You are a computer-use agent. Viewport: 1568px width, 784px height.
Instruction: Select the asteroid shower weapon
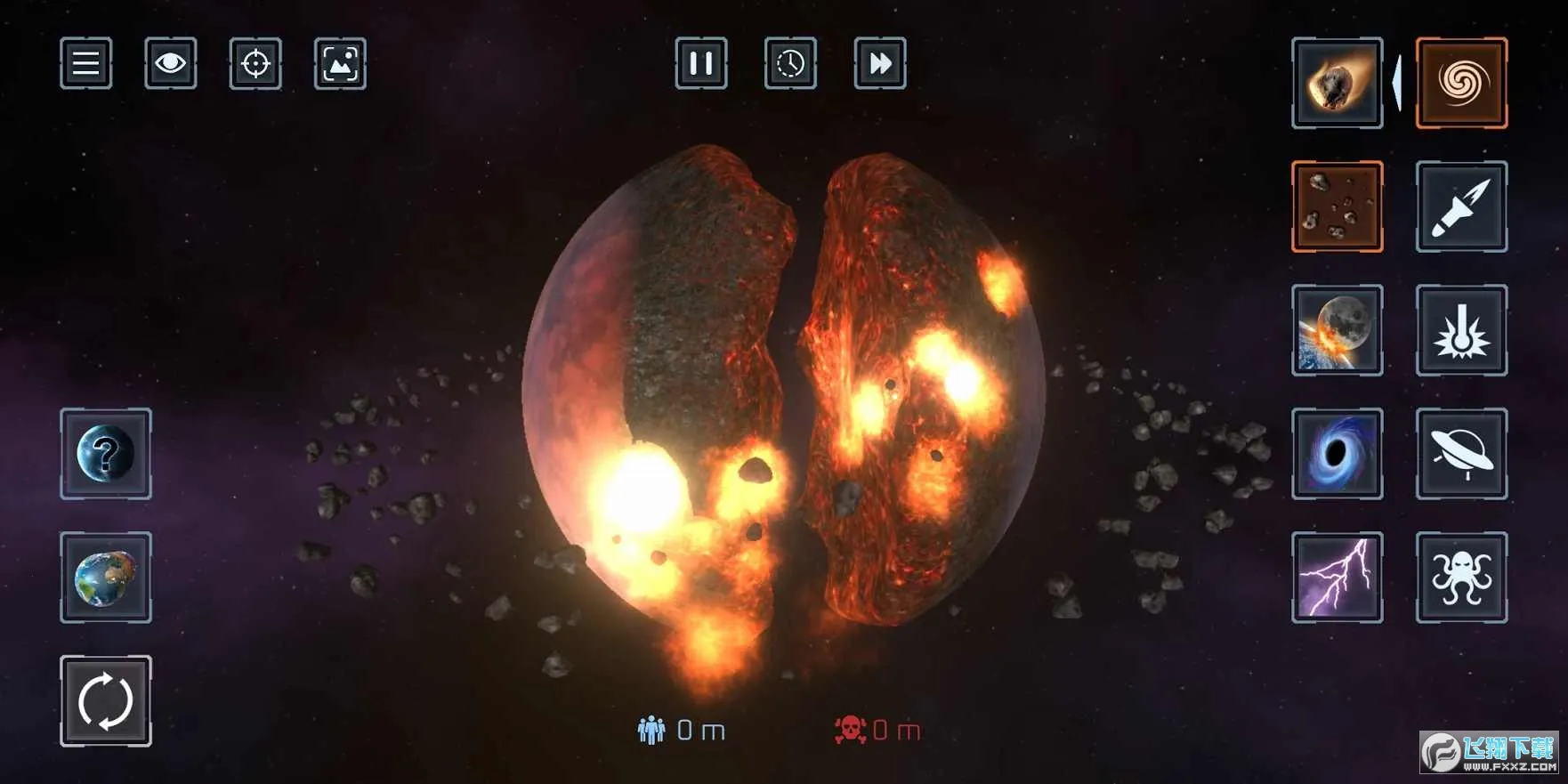pos(1338,206)
